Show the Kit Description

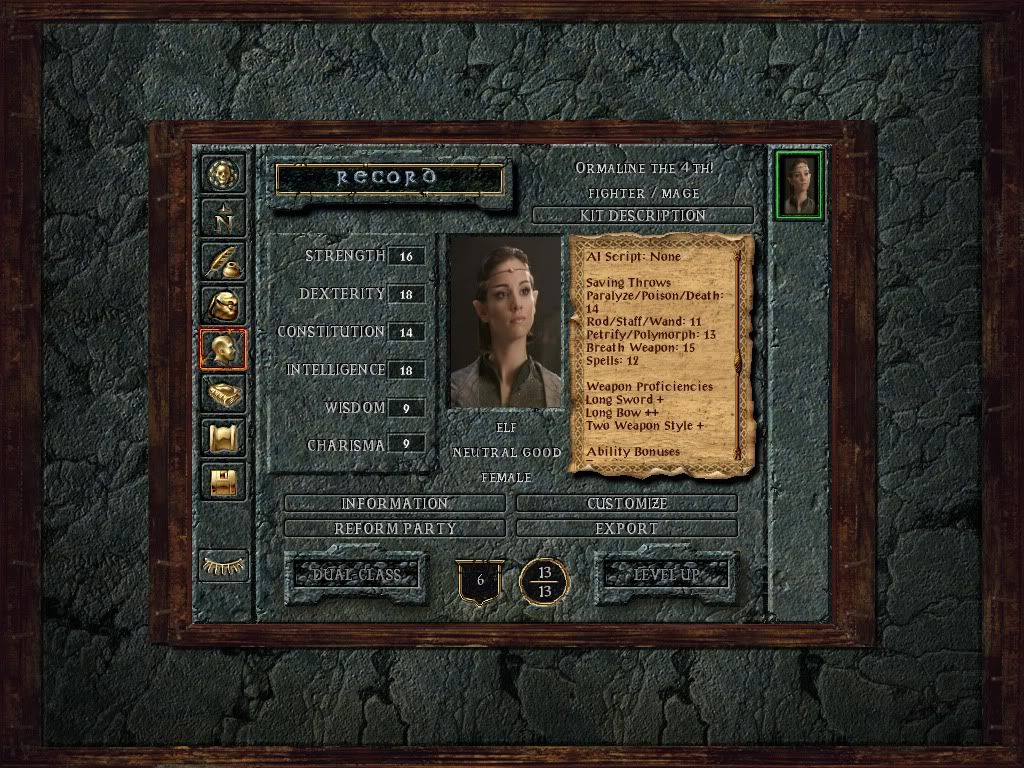click(x=642, y=215)
